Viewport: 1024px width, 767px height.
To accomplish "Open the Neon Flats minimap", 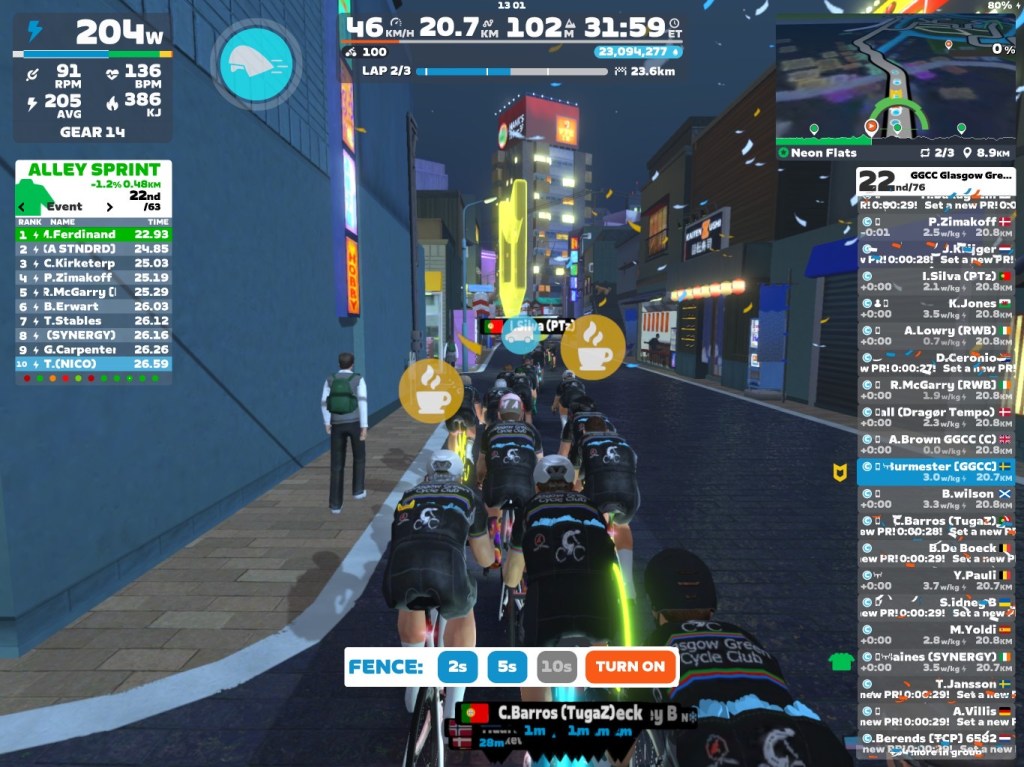I will pyautogui.click(x=895, y=80).
